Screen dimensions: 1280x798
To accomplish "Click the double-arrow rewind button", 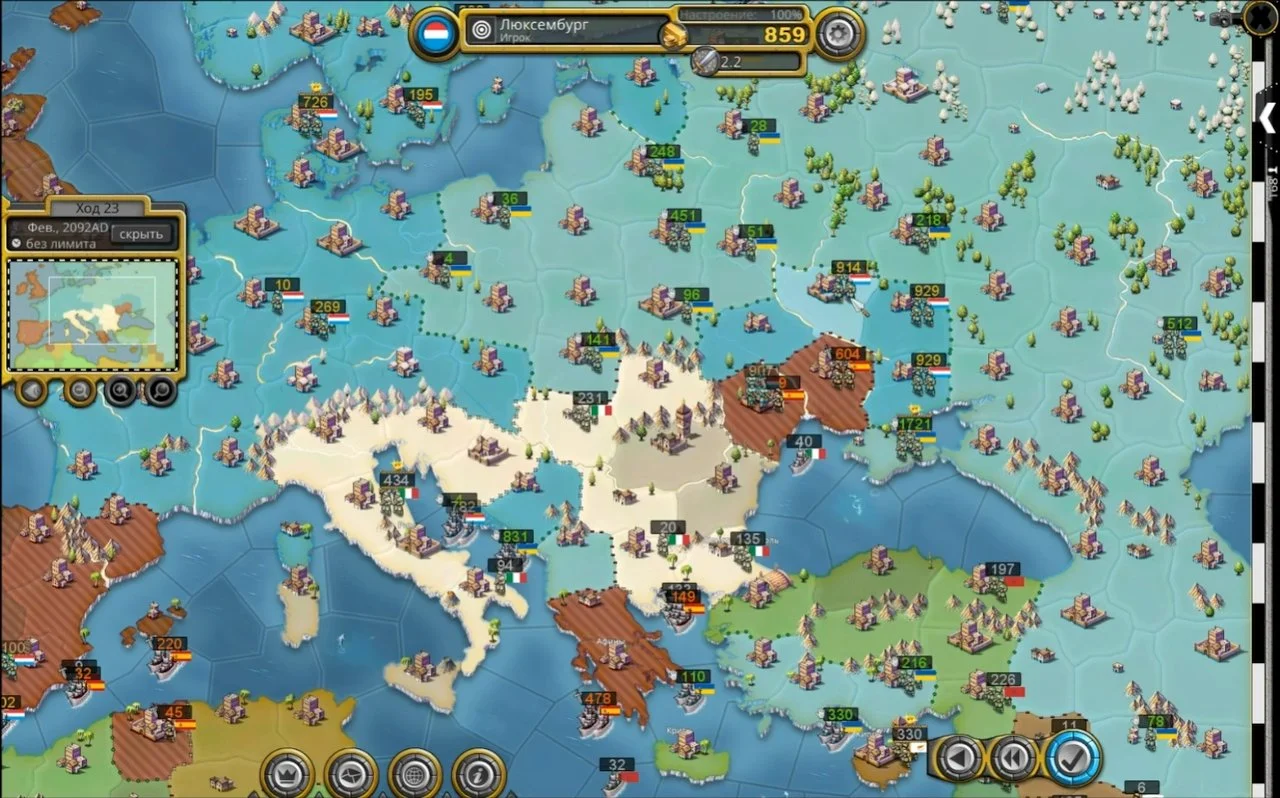I will (x=1014, y=759).
